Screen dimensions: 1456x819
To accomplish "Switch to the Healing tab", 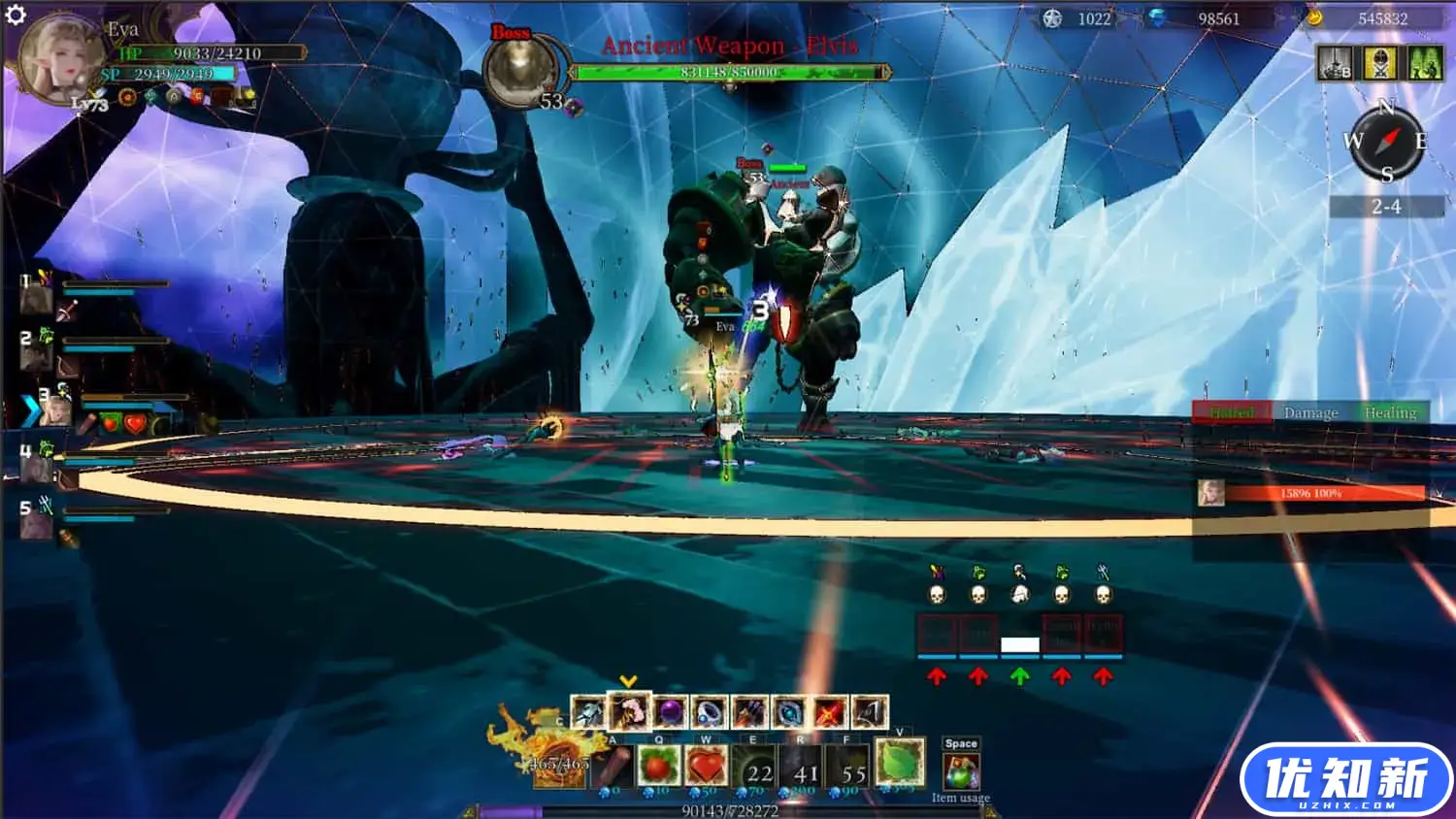I will tap(1390, 412).
